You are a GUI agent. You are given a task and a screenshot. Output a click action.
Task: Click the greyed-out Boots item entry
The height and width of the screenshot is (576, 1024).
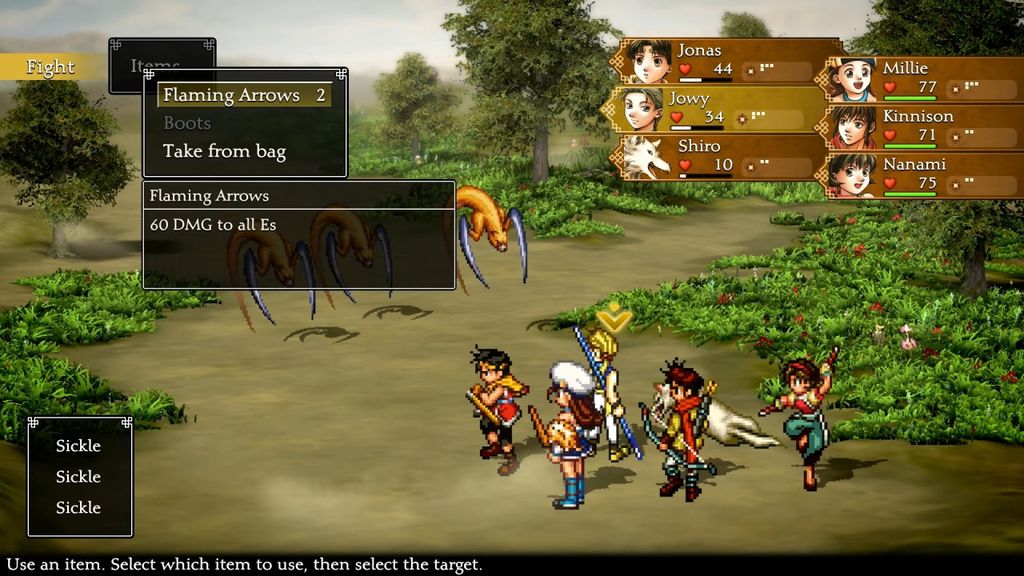pyautogui.click(x=187, y=123)
